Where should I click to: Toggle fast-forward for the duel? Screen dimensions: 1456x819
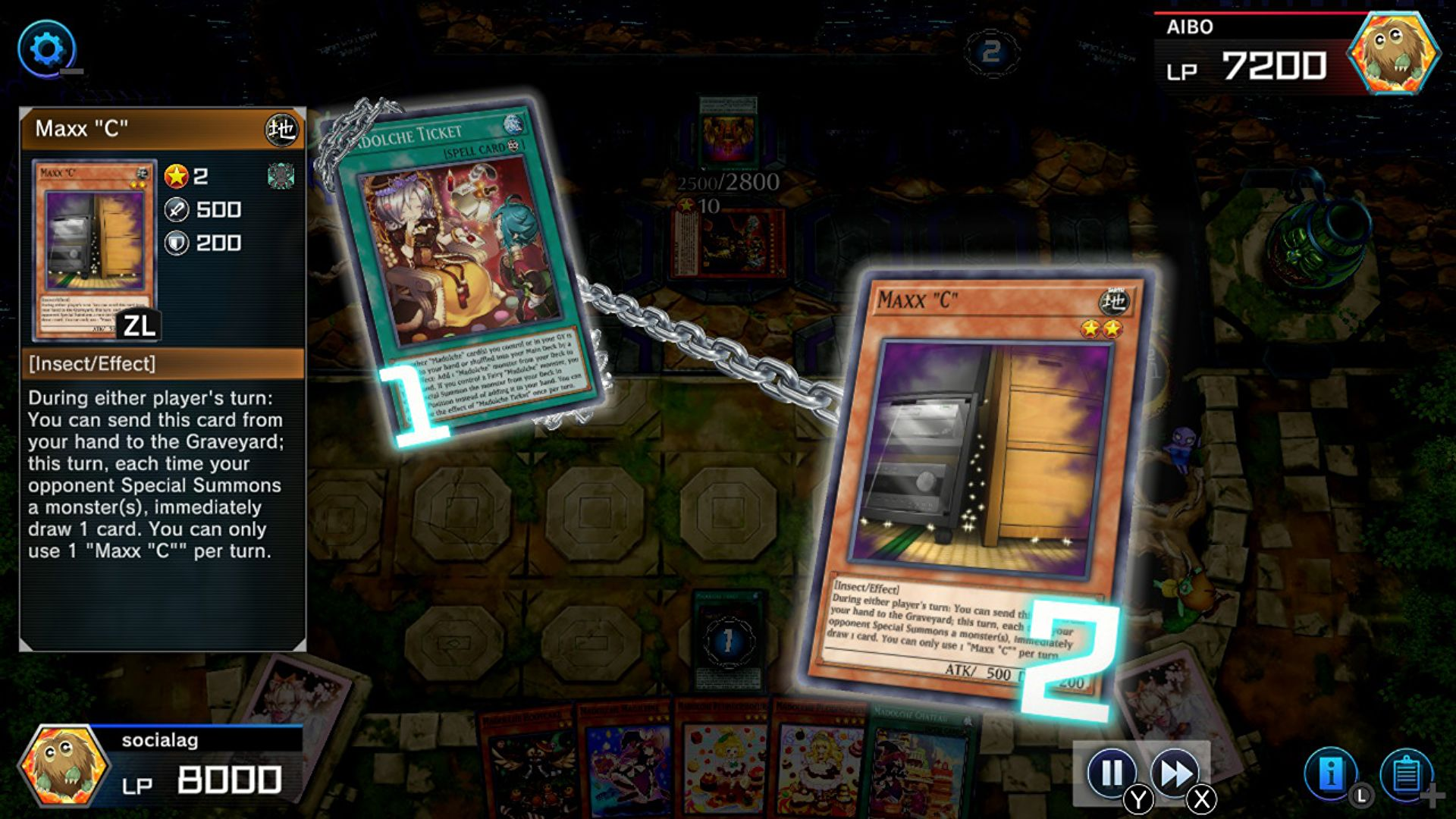(x=1174, y=774)
